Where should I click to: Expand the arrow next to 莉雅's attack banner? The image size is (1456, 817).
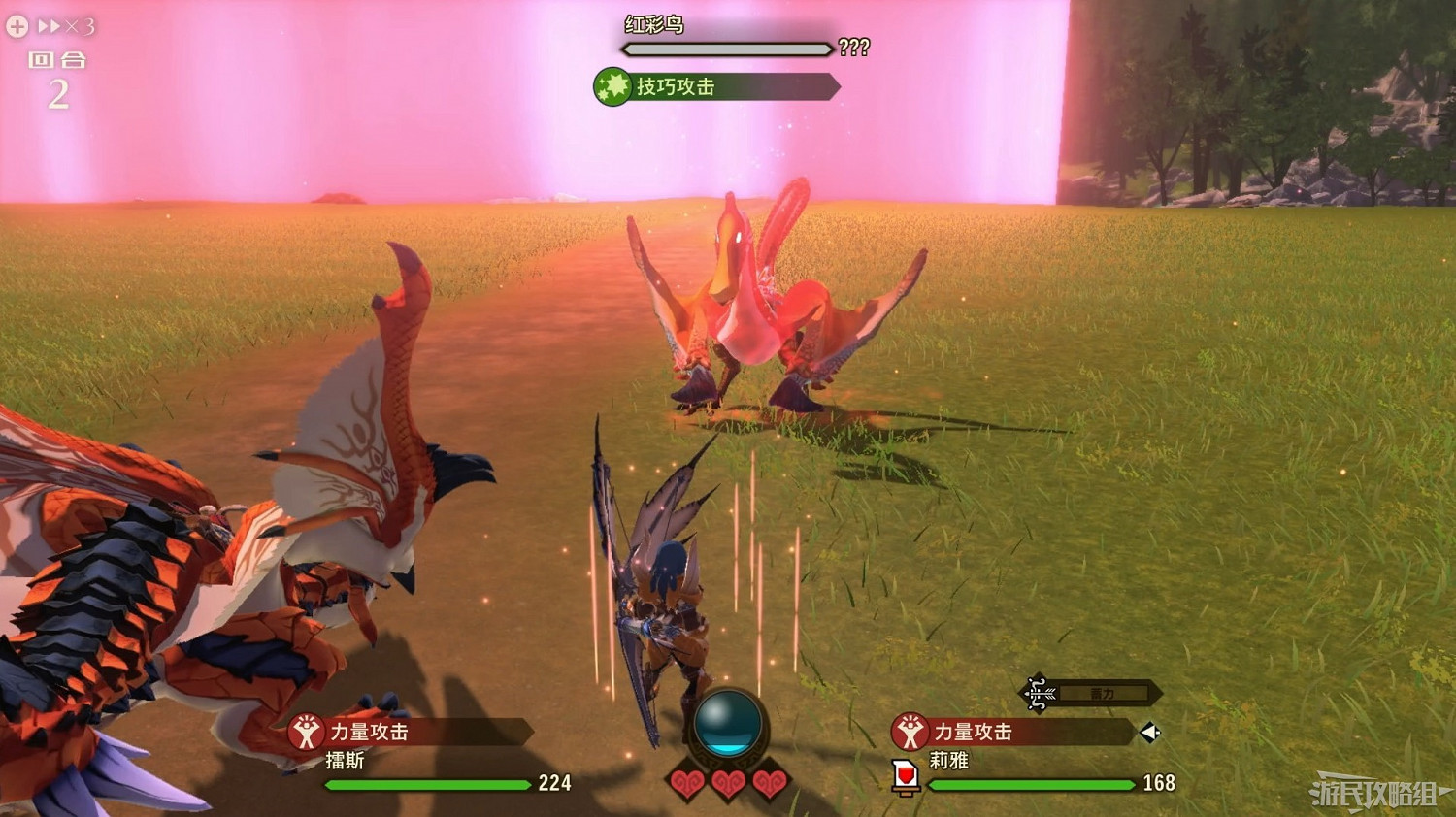[x=1150, y=734]
